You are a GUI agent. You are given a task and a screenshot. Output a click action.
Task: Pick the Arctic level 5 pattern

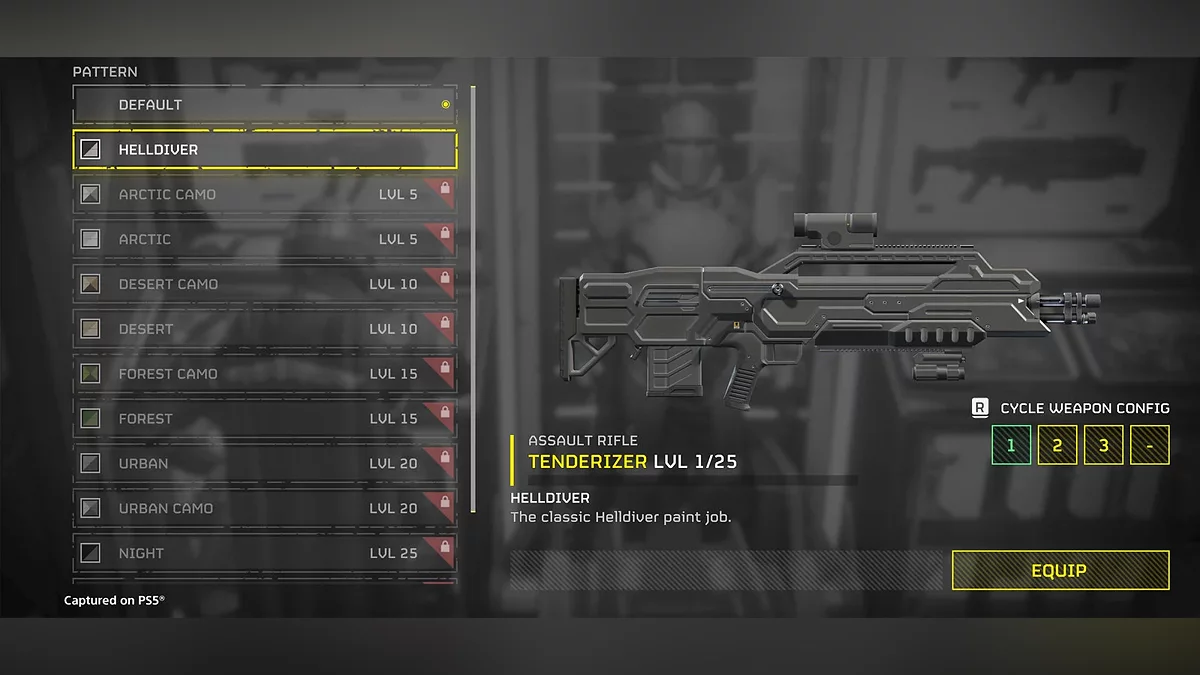265,239
